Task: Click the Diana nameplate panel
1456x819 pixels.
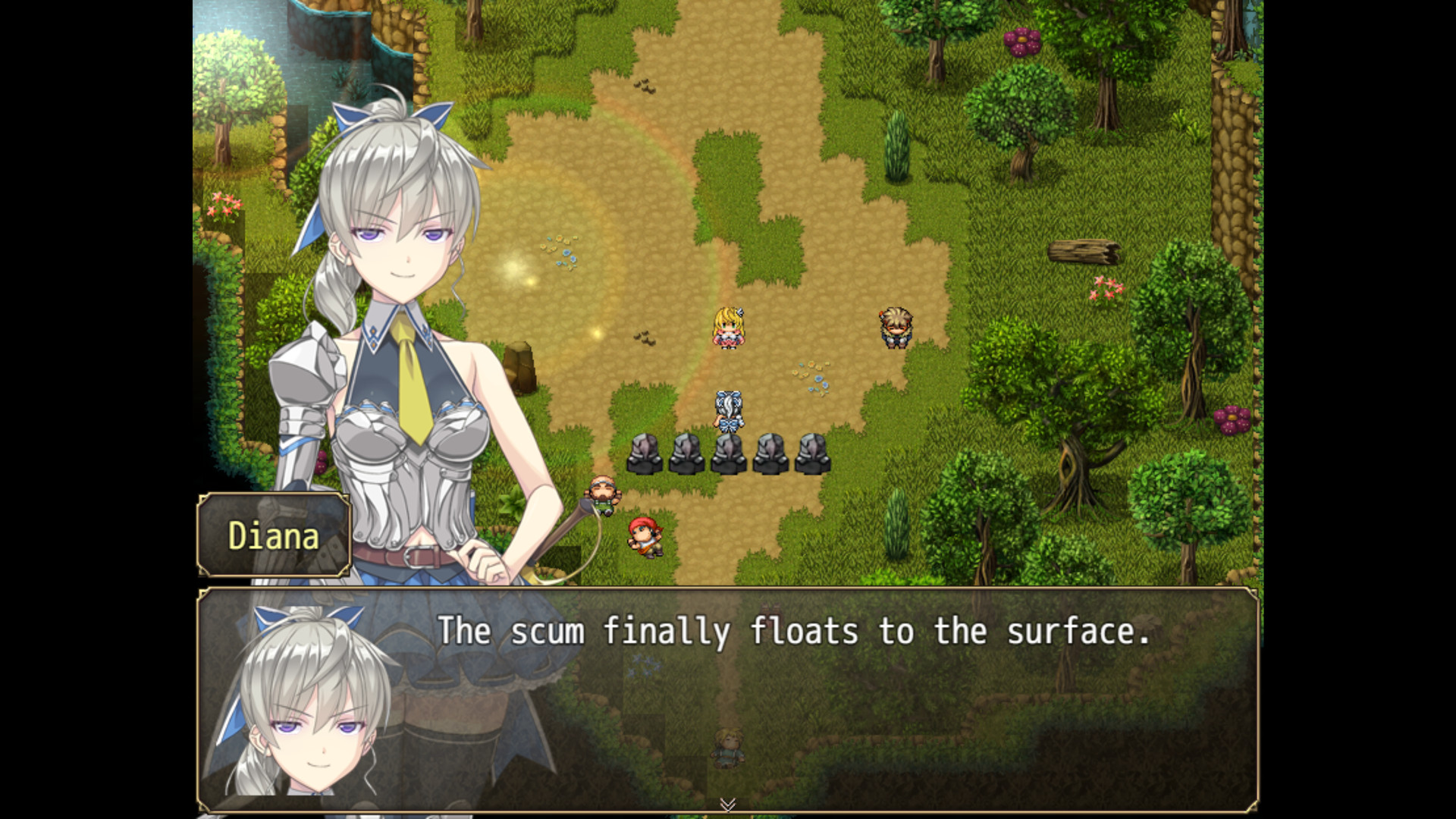Action: (273, 536)
